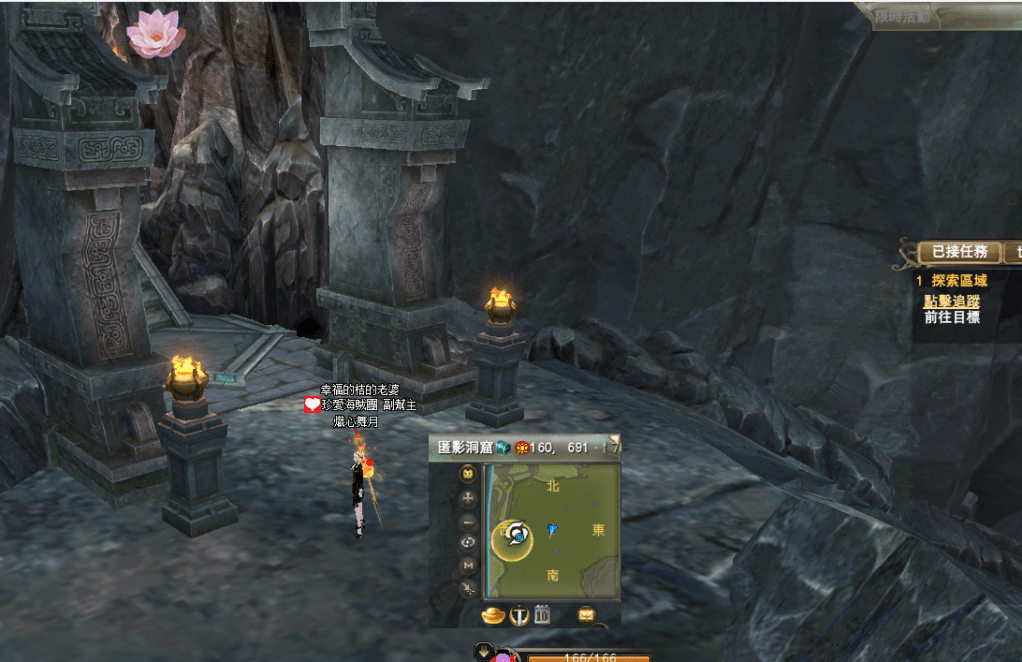
Task: Click the bottom arrow button beside the minimap
Action: [x=467, y=589]
